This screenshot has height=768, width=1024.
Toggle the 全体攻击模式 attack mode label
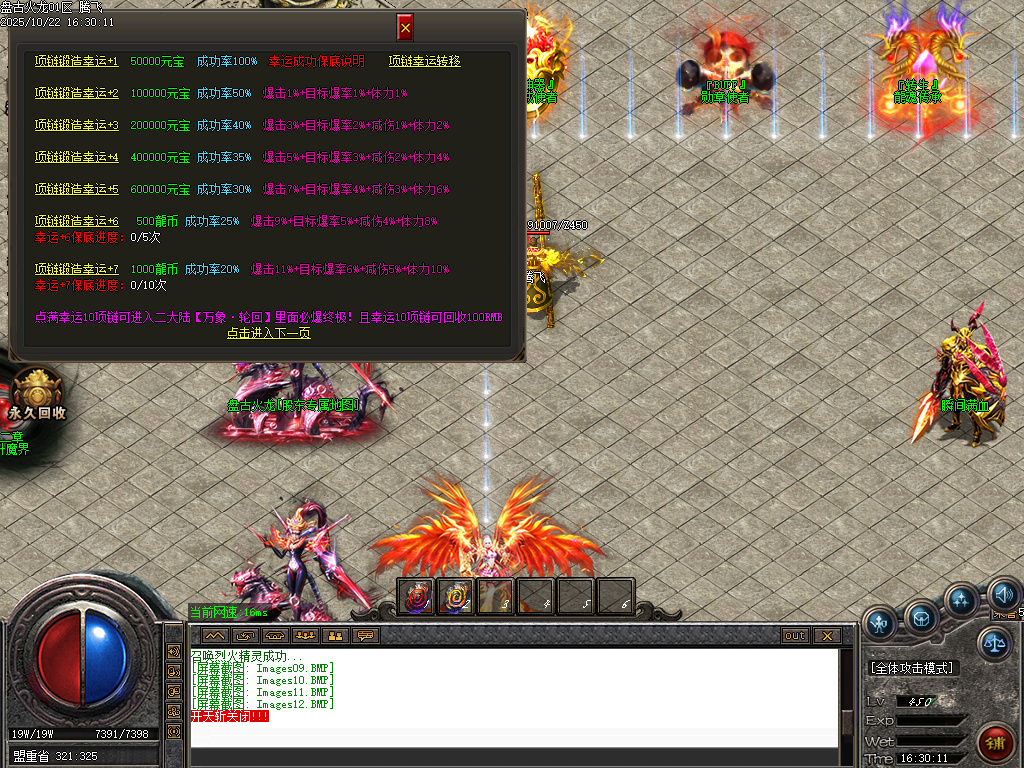tap(912, 667)
